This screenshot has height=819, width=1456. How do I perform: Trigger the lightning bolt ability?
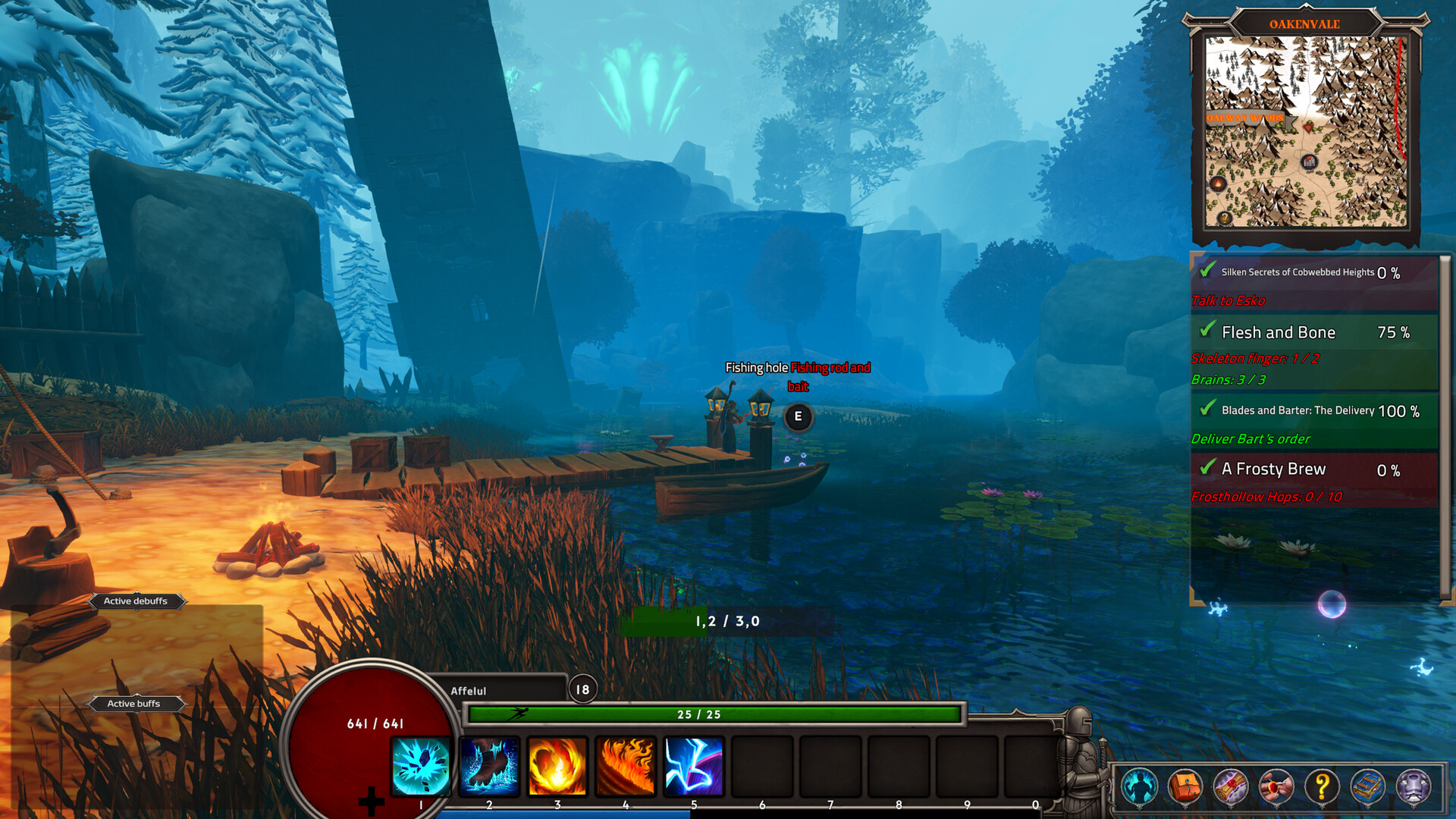point(694,766)
